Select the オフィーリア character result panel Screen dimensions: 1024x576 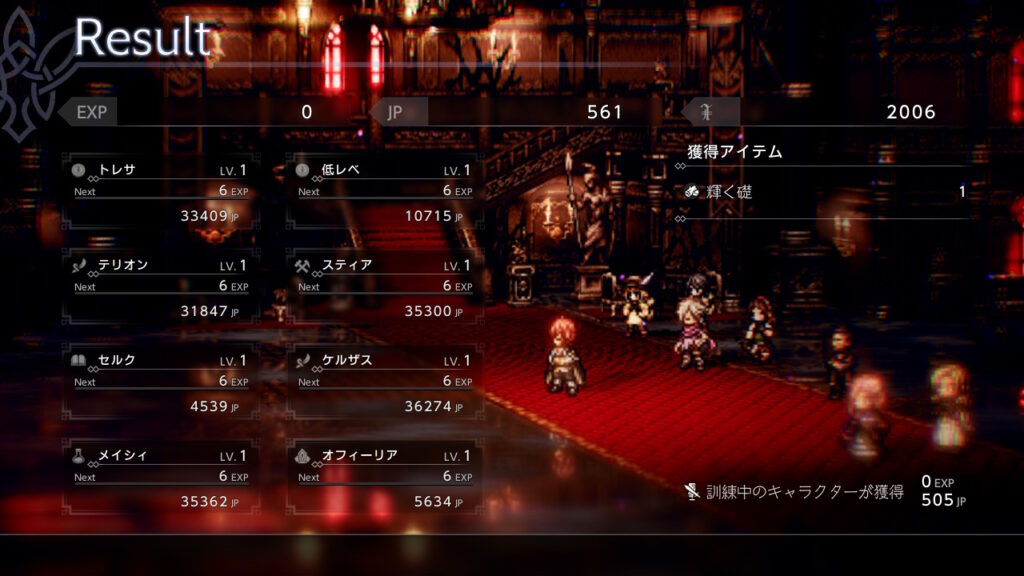[x=383, y=477]
